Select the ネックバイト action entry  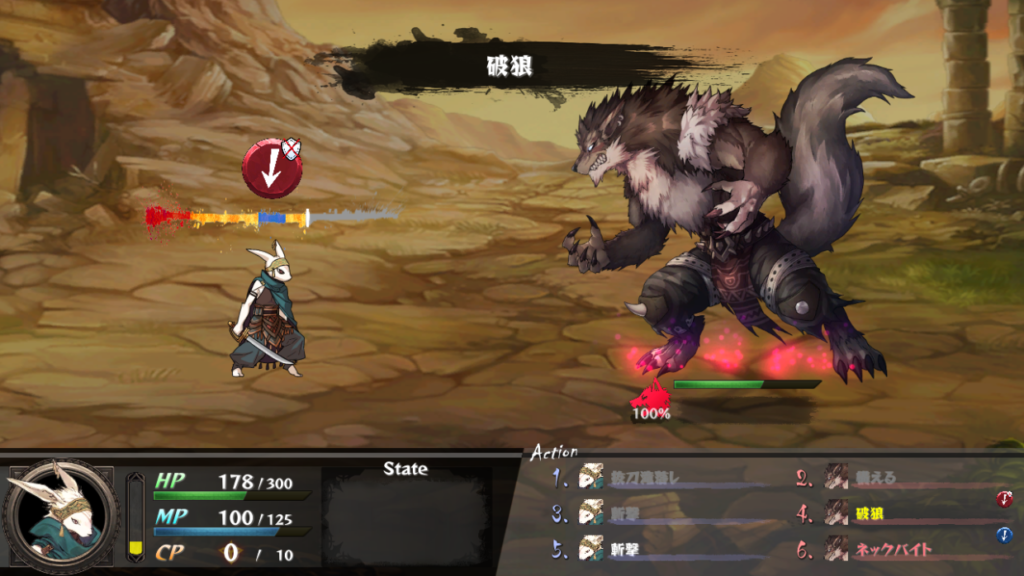pos(892,549)
